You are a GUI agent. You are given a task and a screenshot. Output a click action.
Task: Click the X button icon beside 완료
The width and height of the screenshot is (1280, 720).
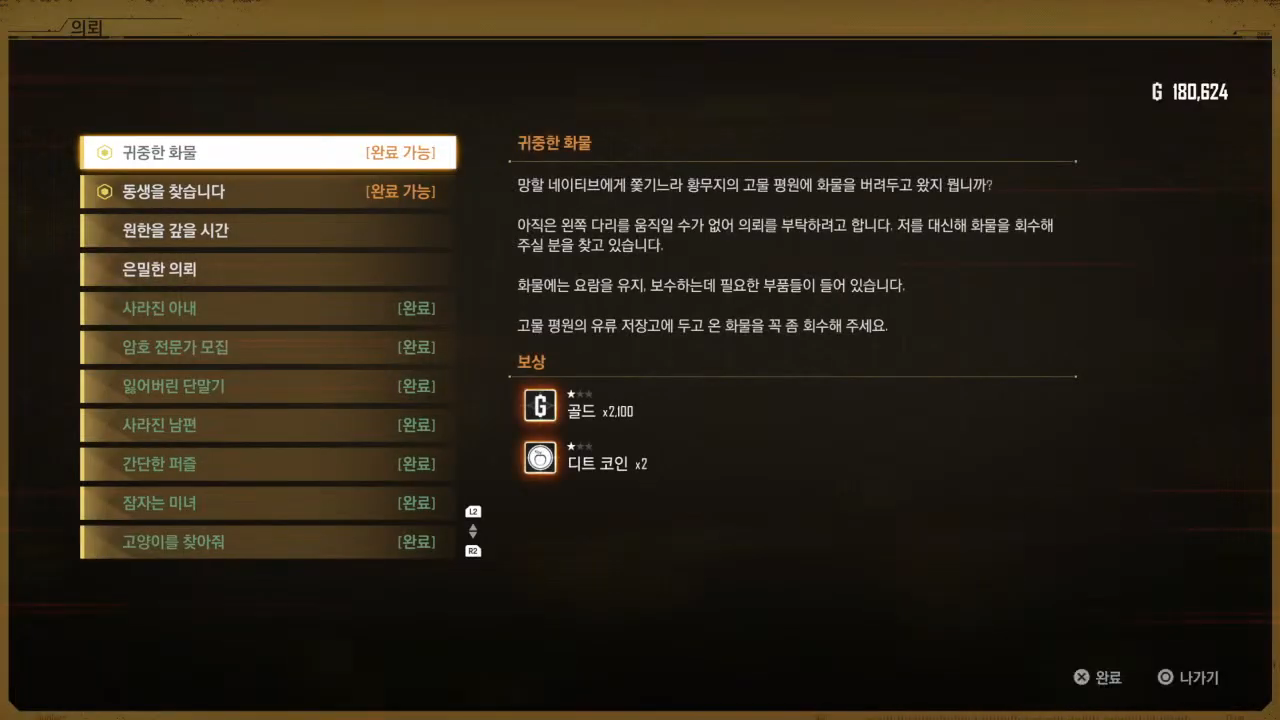click(x=1080, y=677)
